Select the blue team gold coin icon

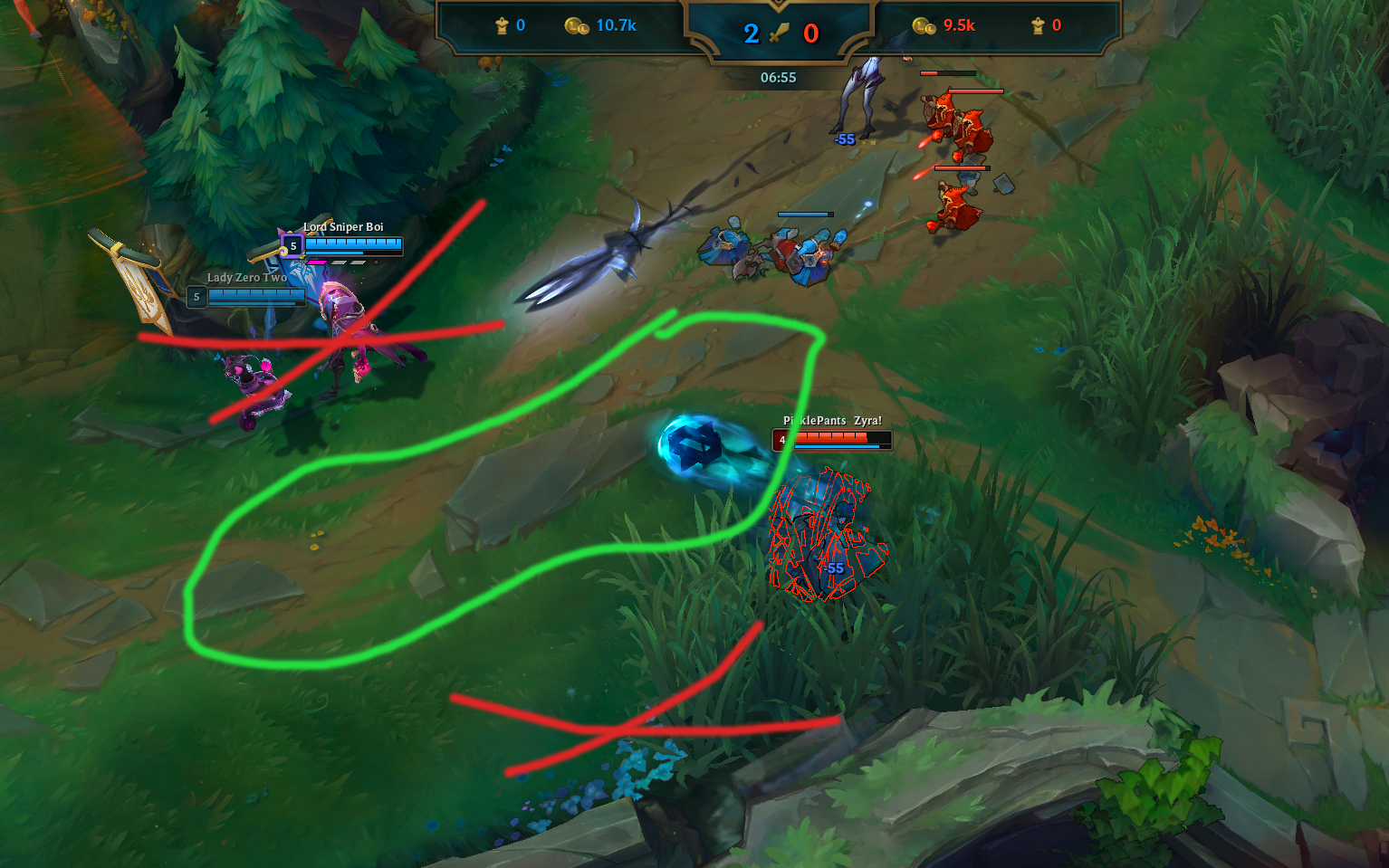[575, 25]
